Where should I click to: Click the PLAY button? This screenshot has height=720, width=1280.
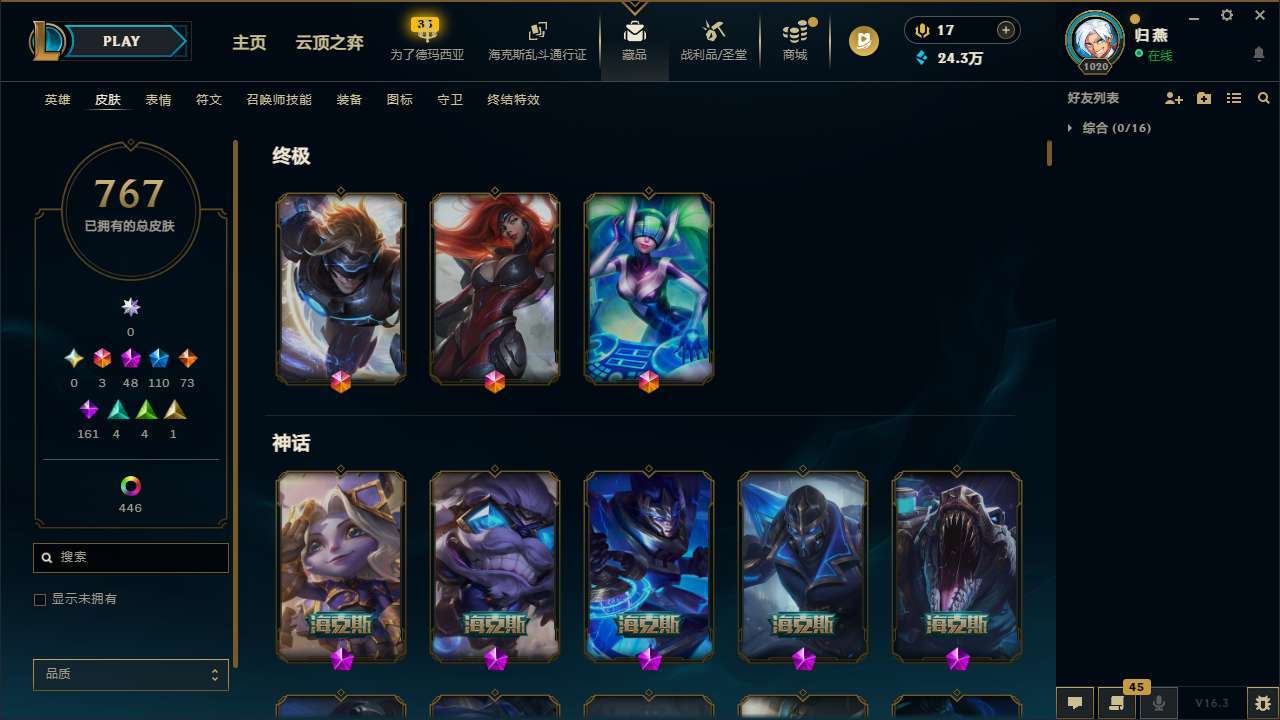[121, 41]
